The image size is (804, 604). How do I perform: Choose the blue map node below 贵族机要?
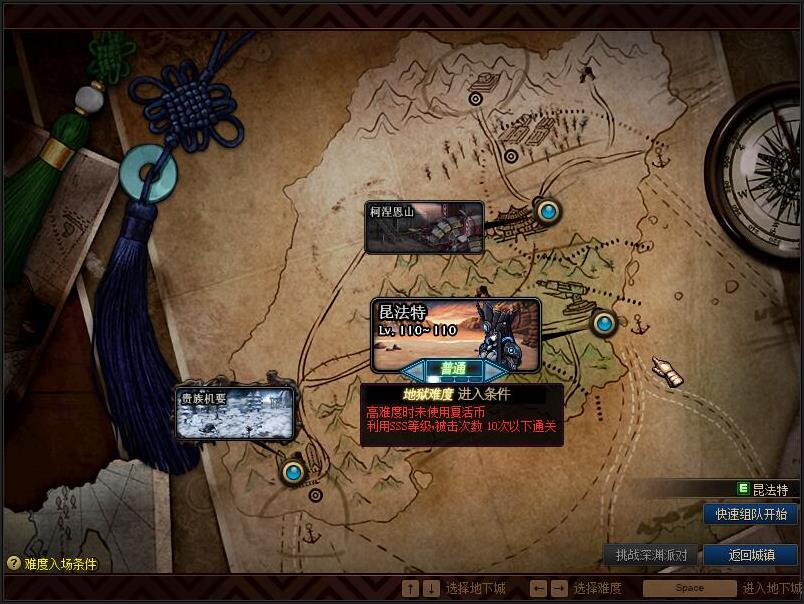pos(293,471)
